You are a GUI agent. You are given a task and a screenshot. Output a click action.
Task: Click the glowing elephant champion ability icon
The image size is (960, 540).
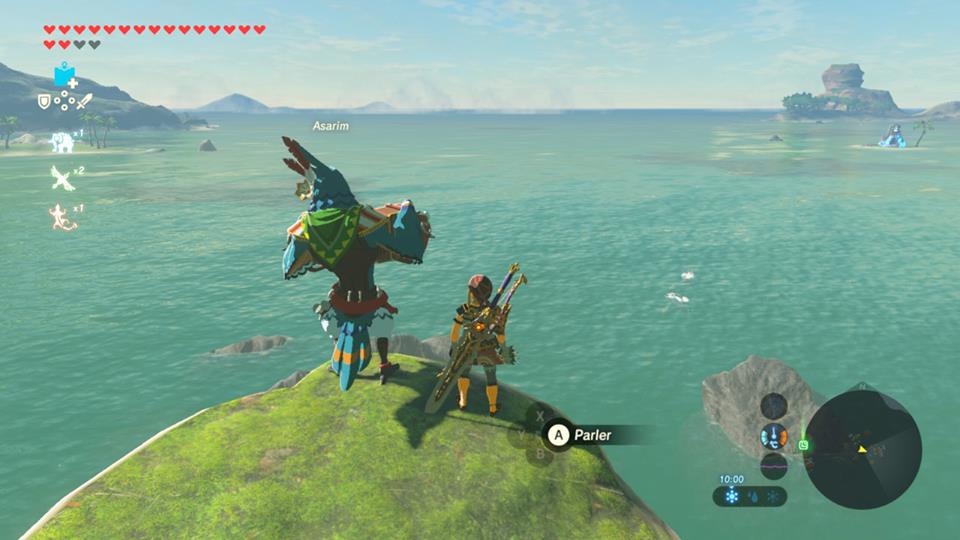[x=63, y=142]
